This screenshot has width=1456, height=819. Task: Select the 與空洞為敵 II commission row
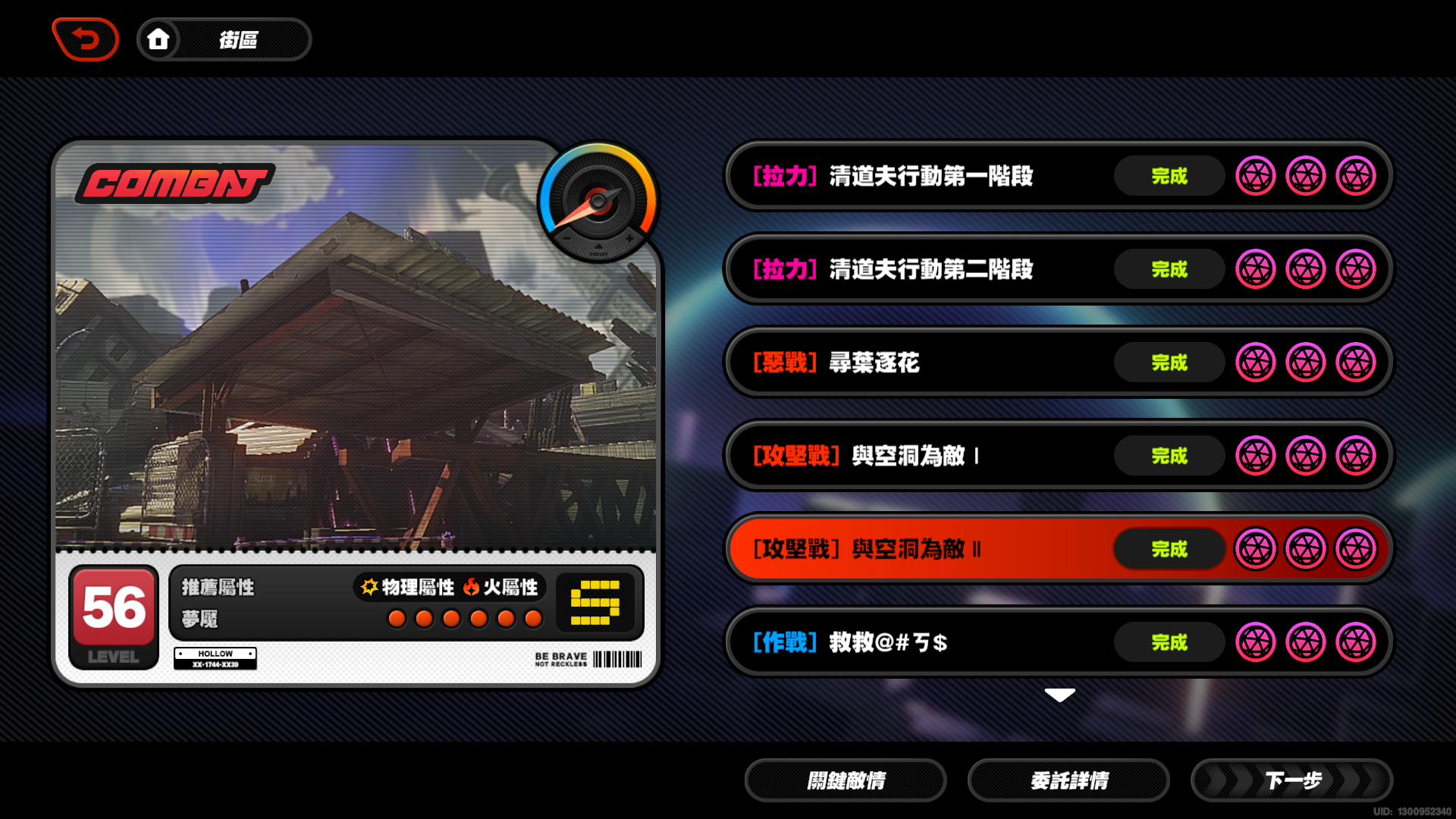[910, 549]
